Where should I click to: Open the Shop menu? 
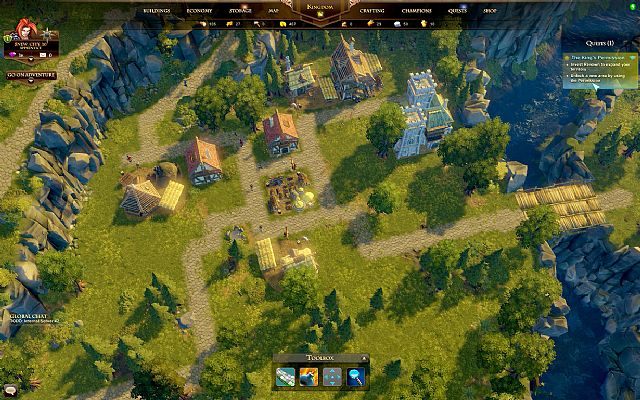tap(489, 9)
